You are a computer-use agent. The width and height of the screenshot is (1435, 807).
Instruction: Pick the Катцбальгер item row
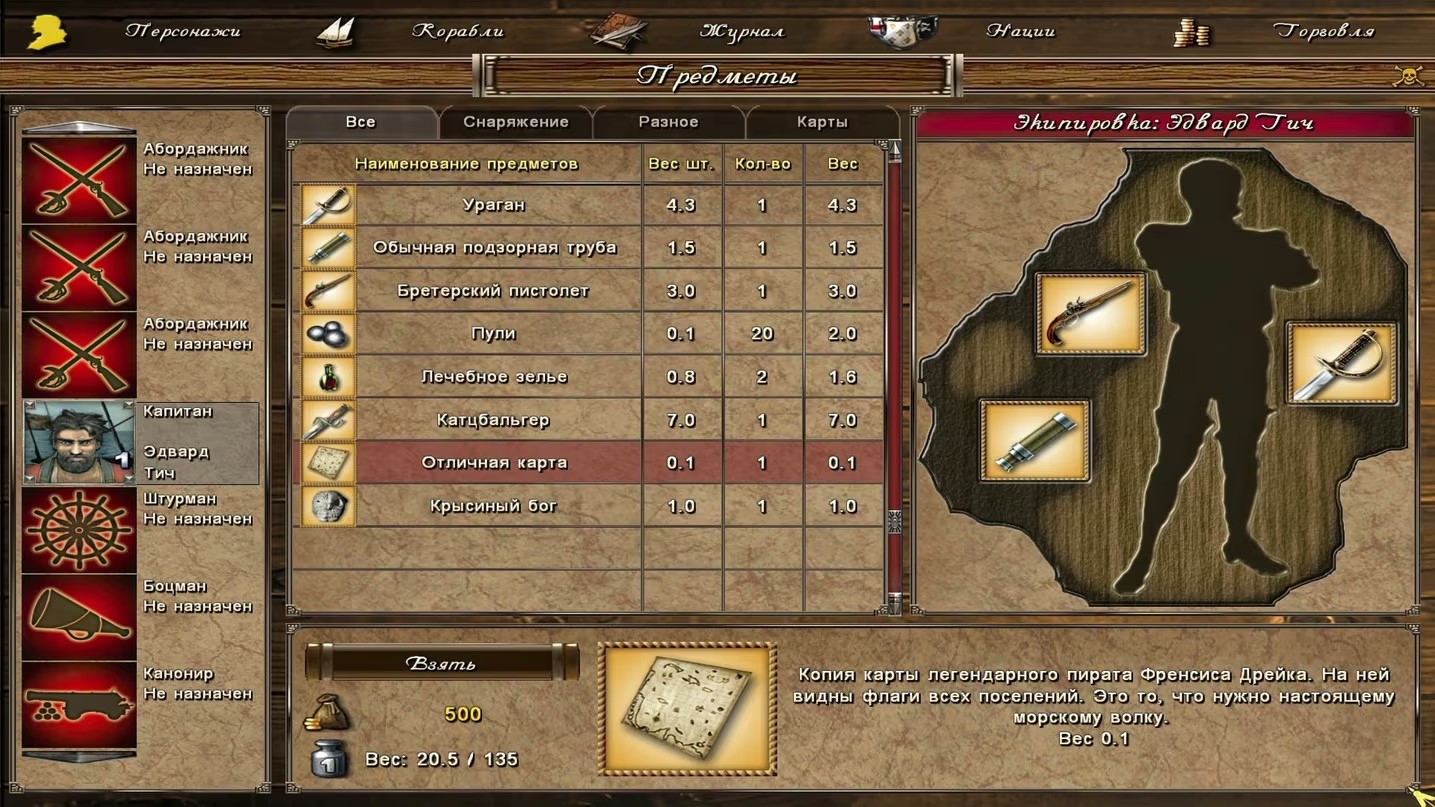pos(494,420)
